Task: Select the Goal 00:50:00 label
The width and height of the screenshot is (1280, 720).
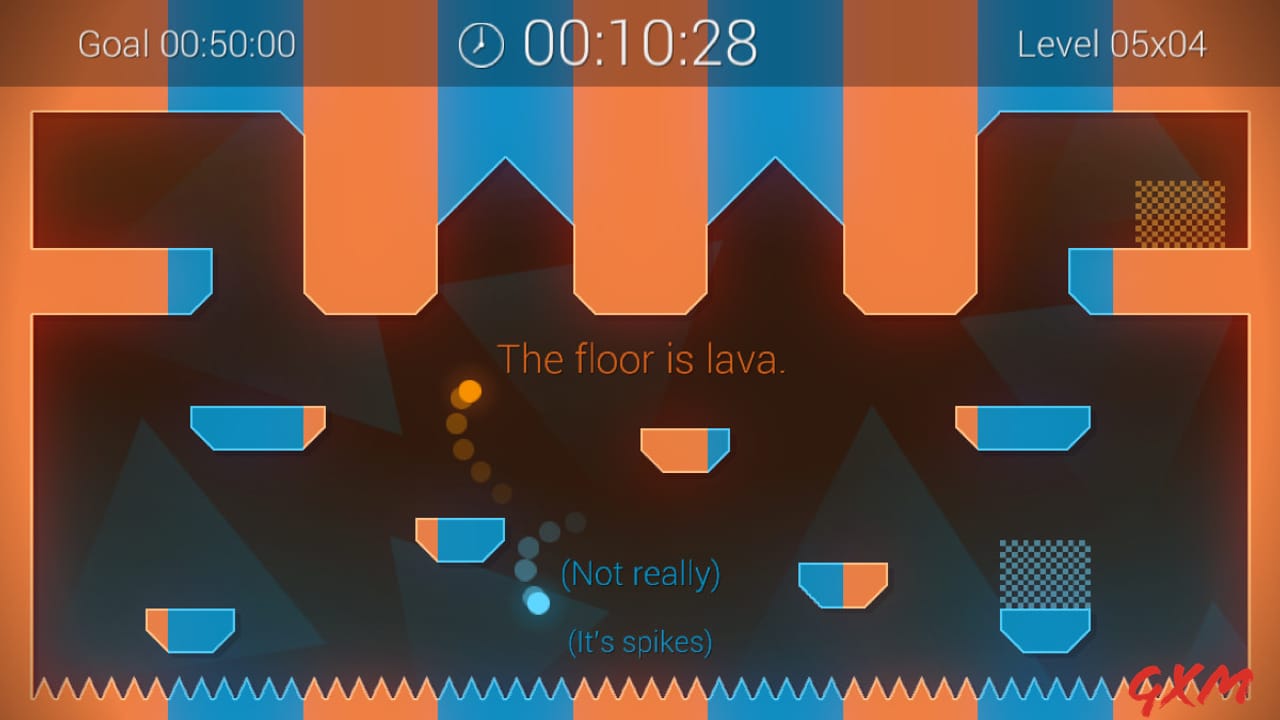Action: [x=185, y=45]
